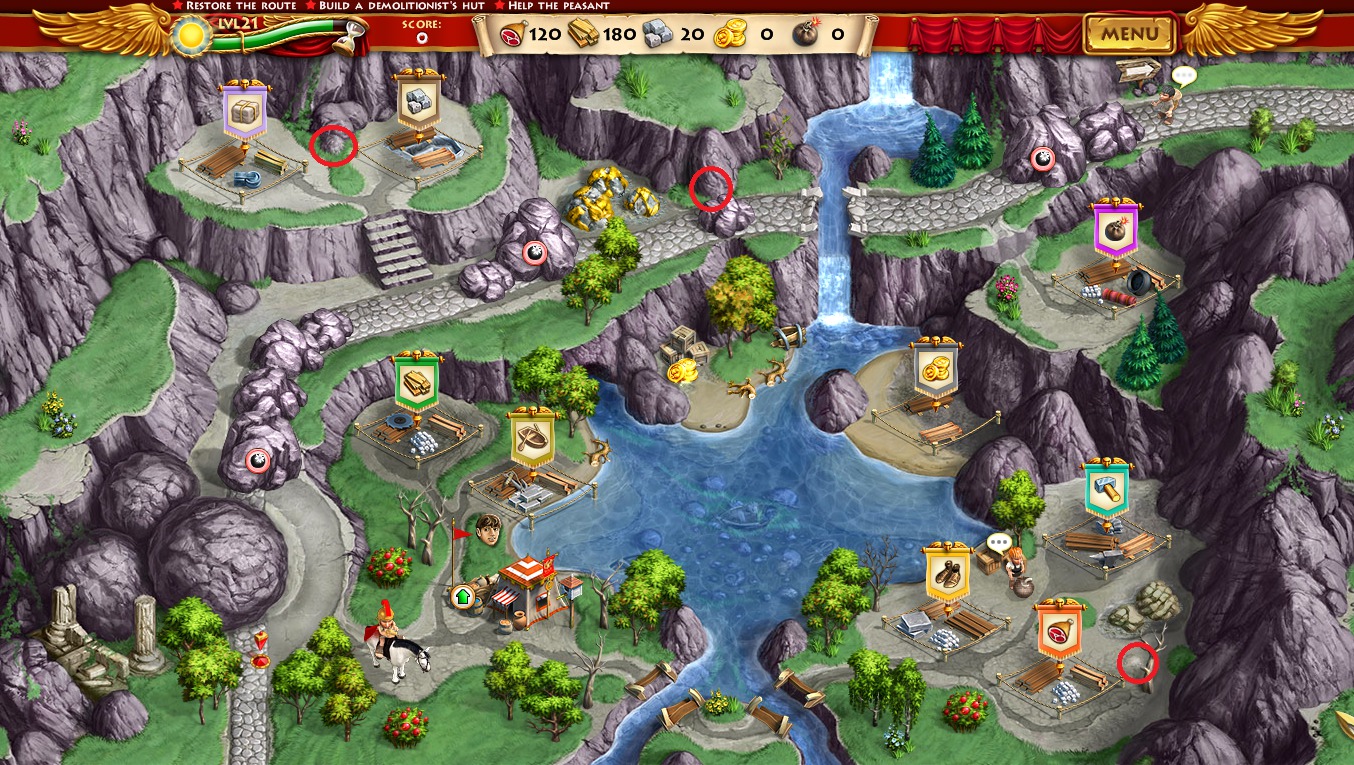Select the bomb banner demolitionist's hut plot
Screen dimensions: 1354x765
(1112, 229)
